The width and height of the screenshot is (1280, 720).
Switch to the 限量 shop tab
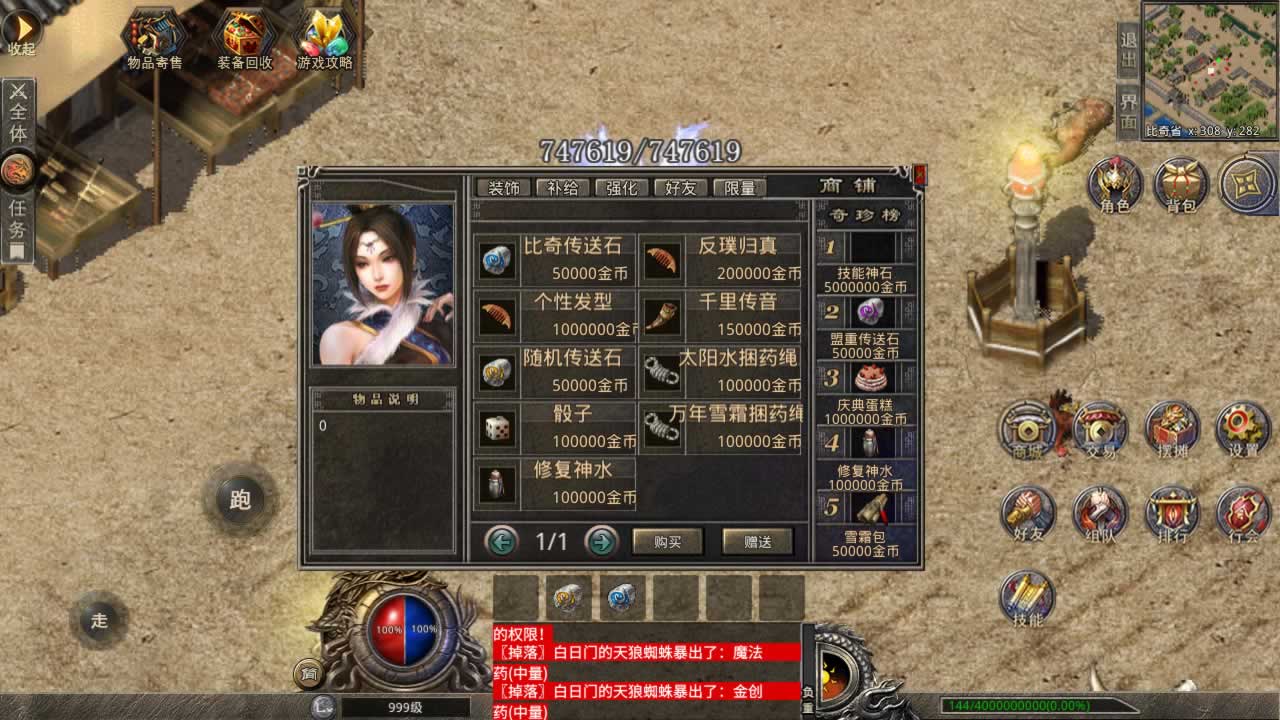[x=739, y=187]
